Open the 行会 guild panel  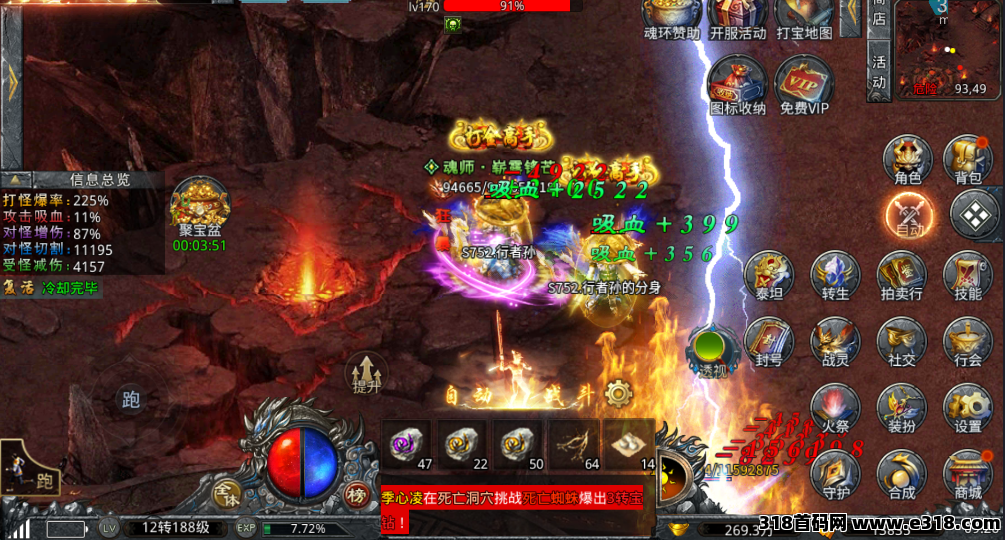968,340
